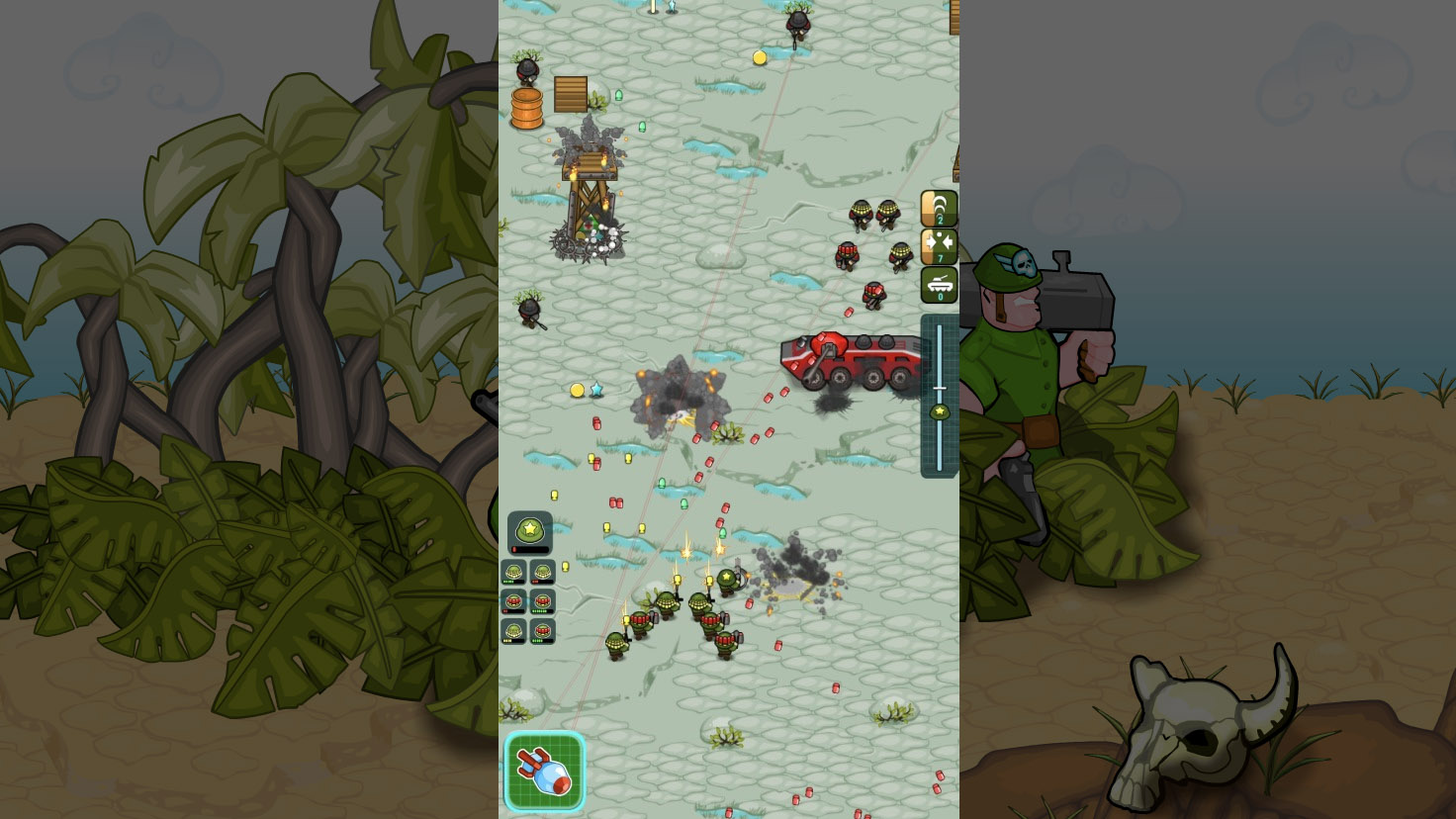Viewport: 1456px width, 819px height.
Task: Select the top-left green helmet soldier portrait
Action: 514,571
